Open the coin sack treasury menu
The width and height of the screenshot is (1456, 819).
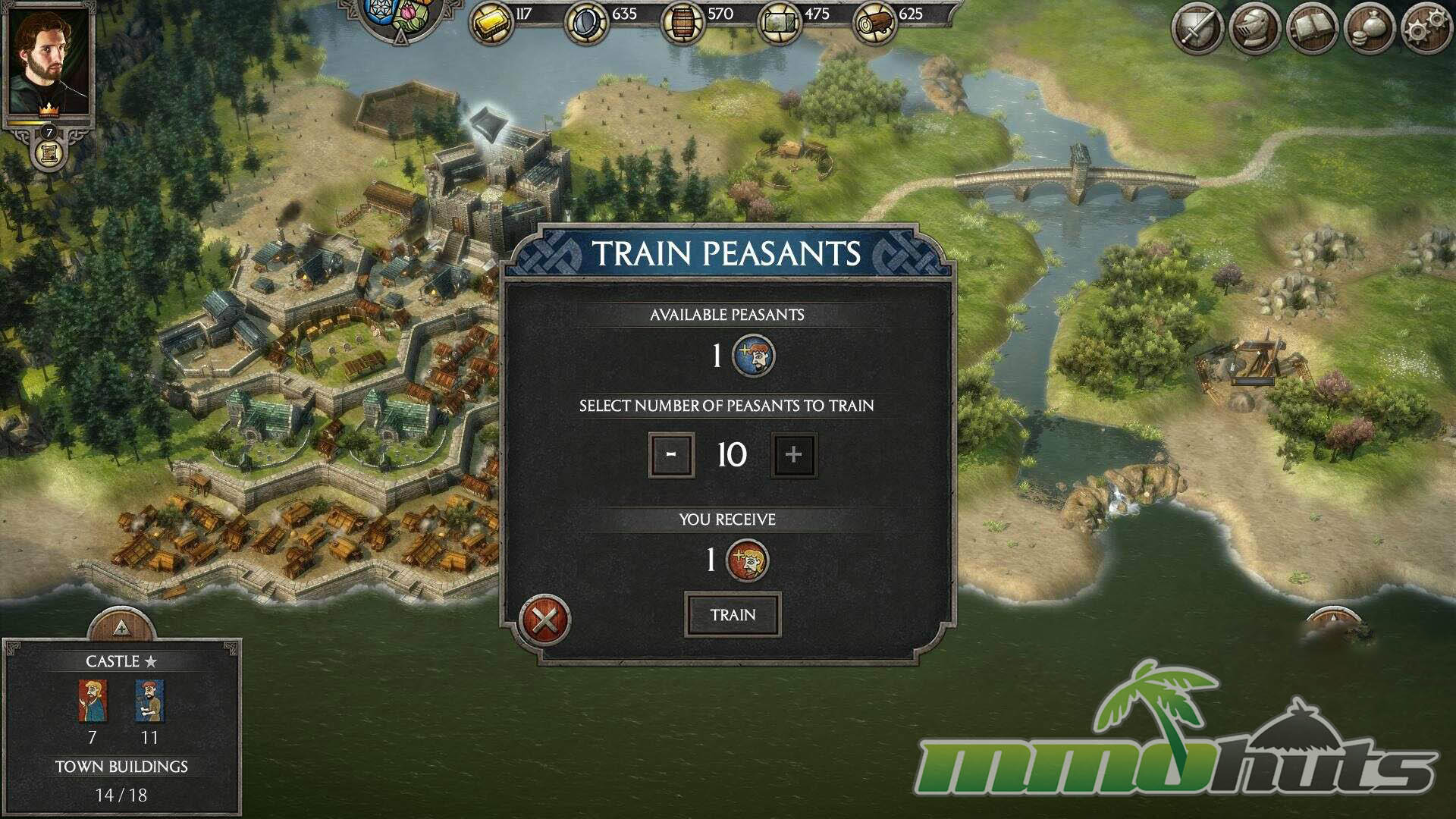pos(1369,29)
